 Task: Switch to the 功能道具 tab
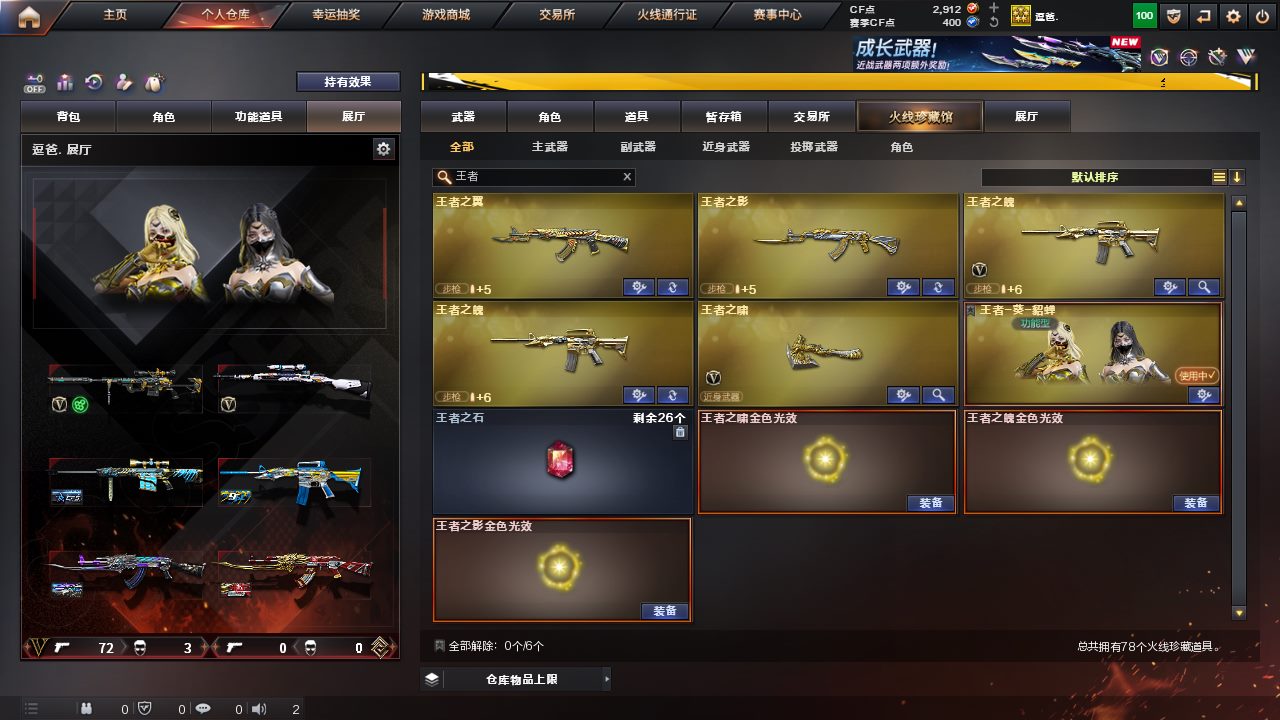258,117
